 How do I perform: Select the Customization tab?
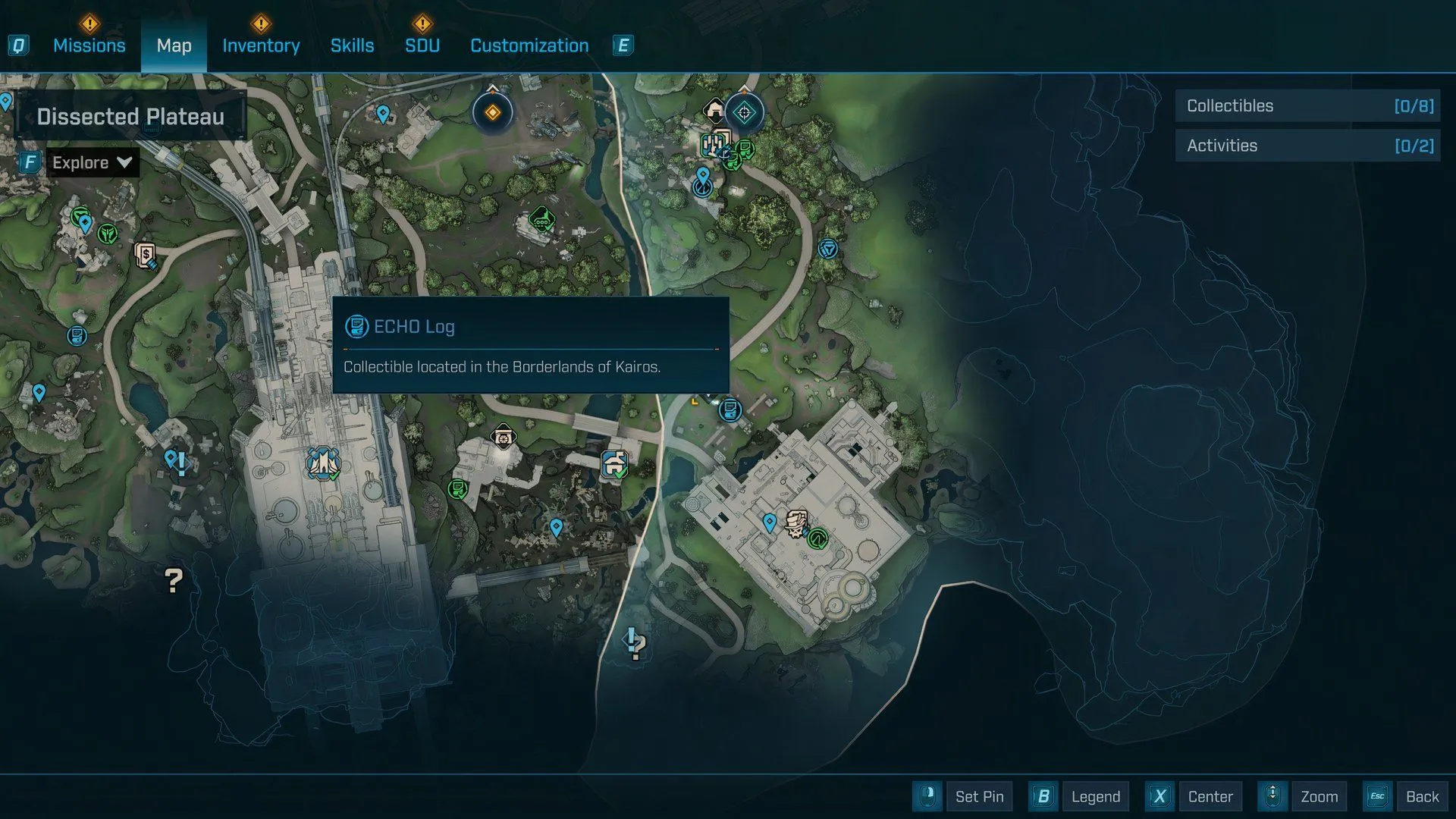tap(529, 45)
